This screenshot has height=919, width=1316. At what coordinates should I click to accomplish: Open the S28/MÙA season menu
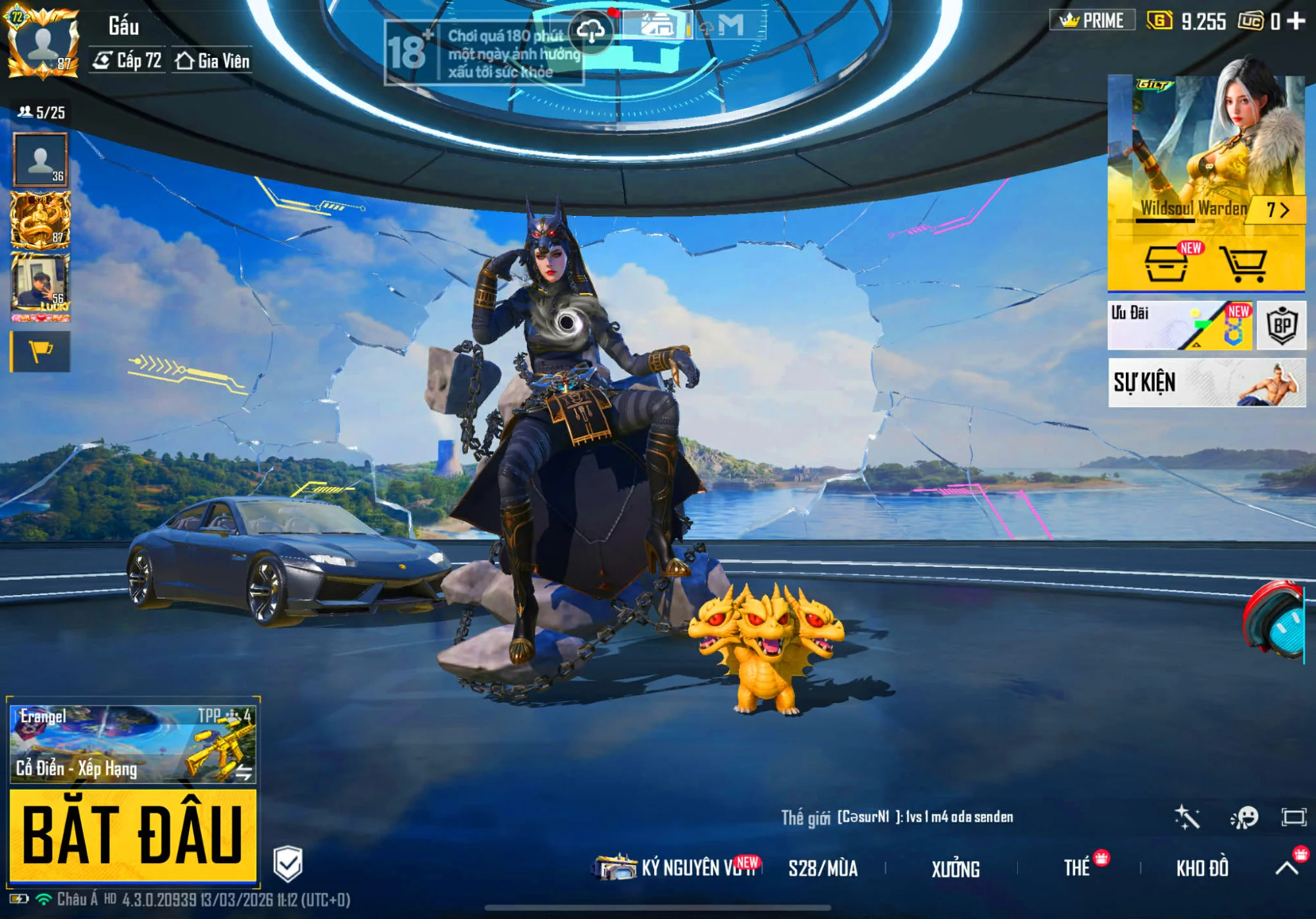point(823,869)
